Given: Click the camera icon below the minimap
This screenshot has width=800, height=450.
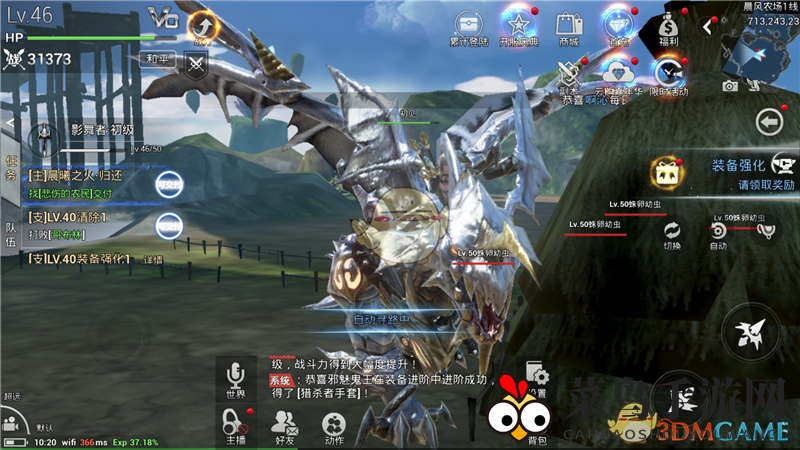Looking at the screenshot, I should coord(731,86).
